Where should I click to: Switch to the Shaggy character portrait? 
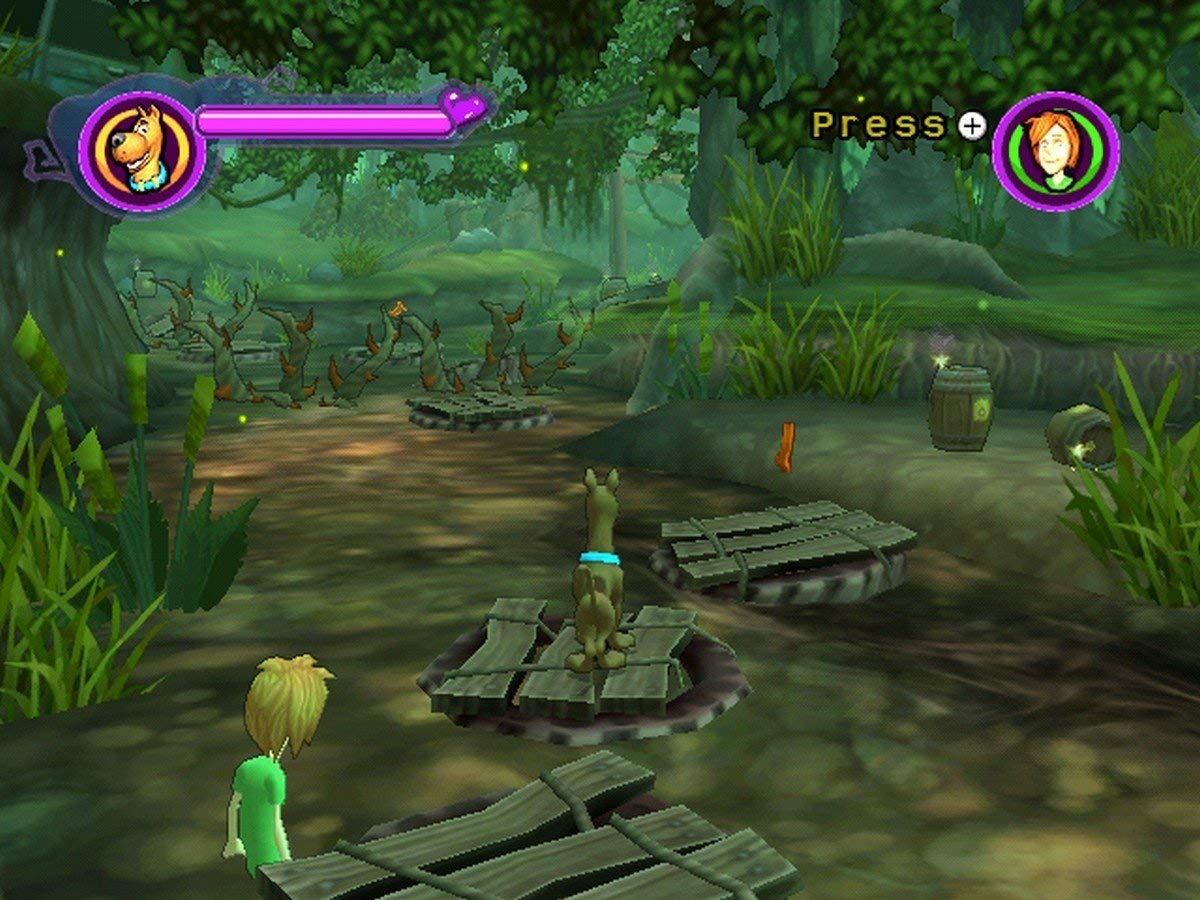click(1055, 151)
